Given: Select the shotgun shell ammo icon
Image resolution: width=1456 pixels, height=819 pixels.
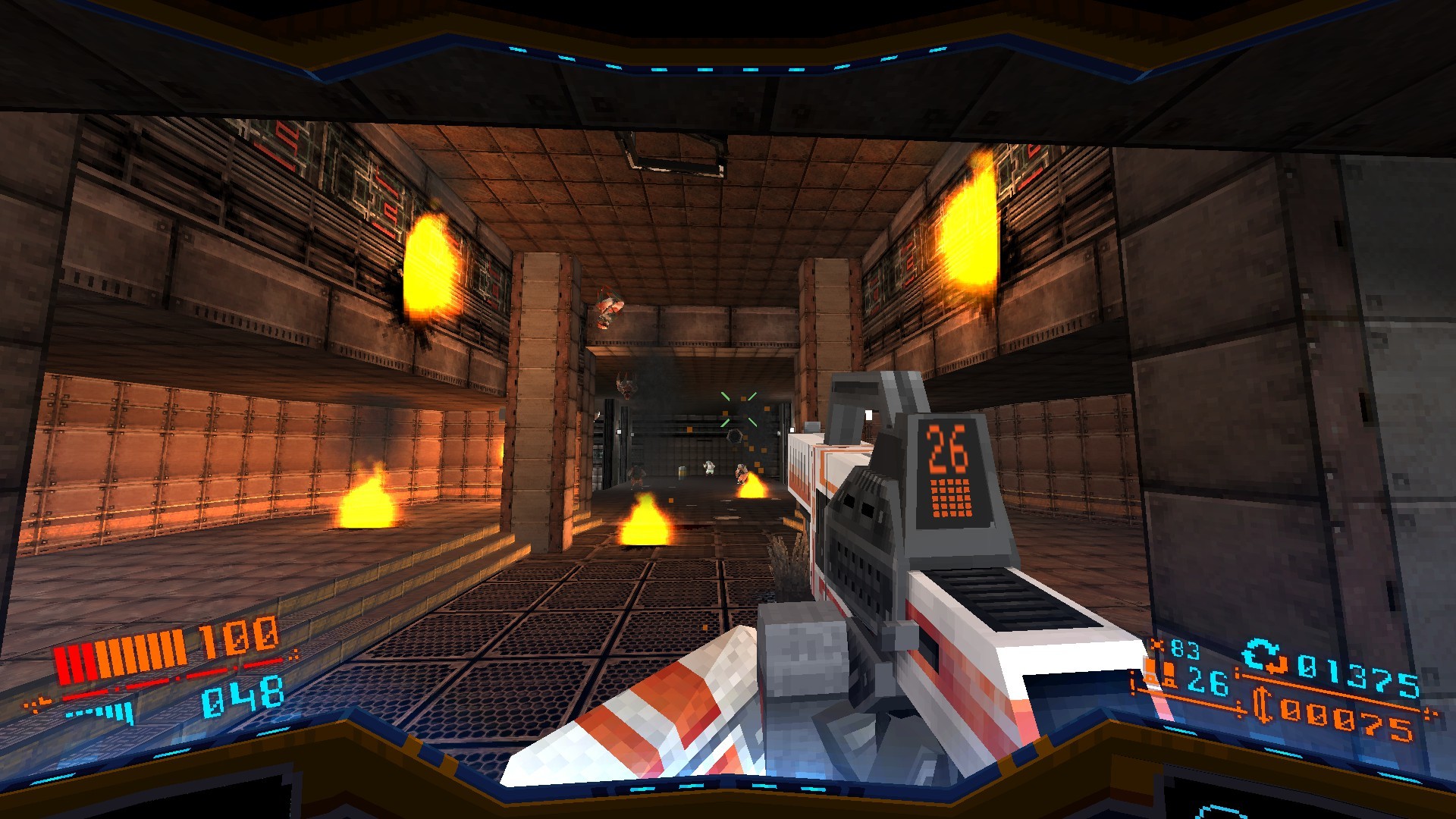Looking at the screenshot, I should click(x=1168, y=674).
